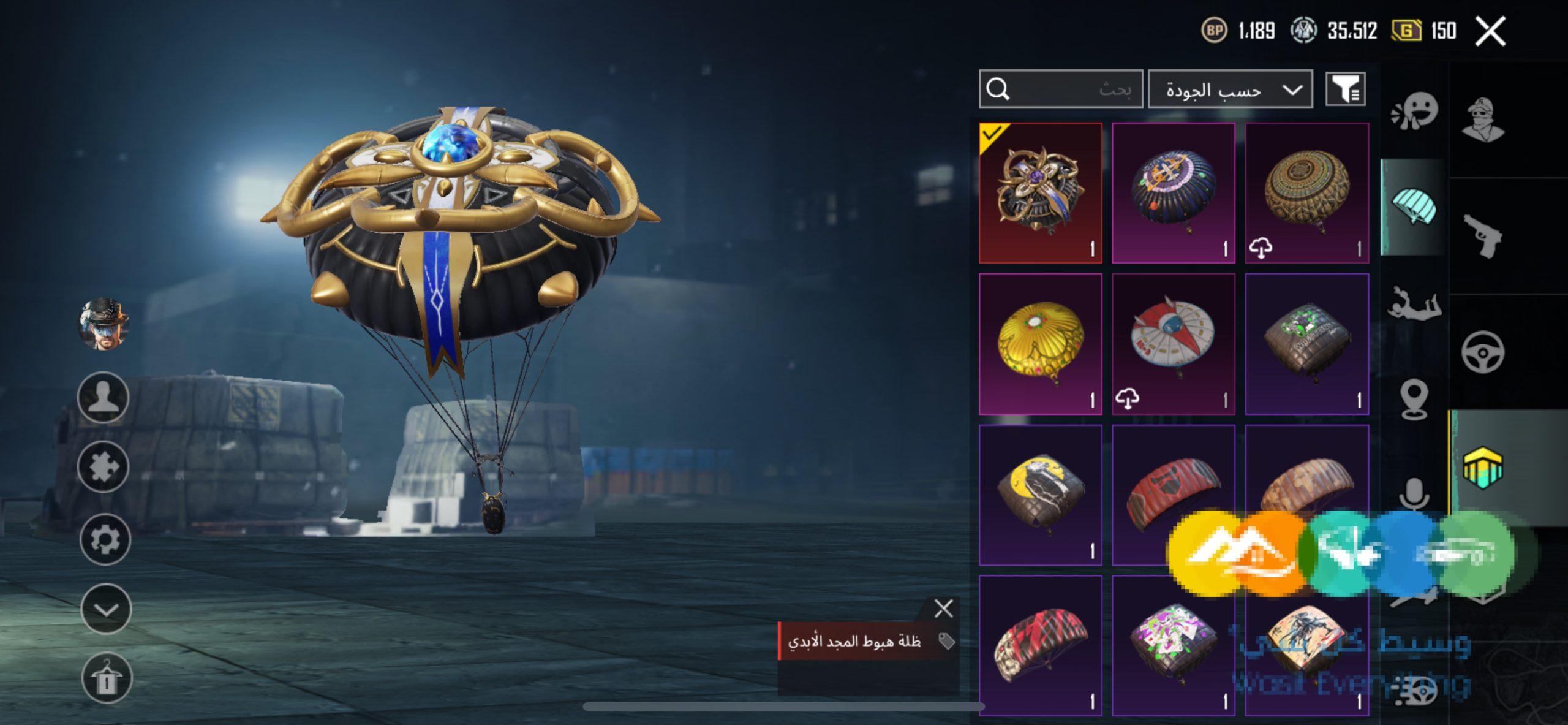Close the inventory screen
This screenshot has height=725, width=1568.
pos(1490,31)
